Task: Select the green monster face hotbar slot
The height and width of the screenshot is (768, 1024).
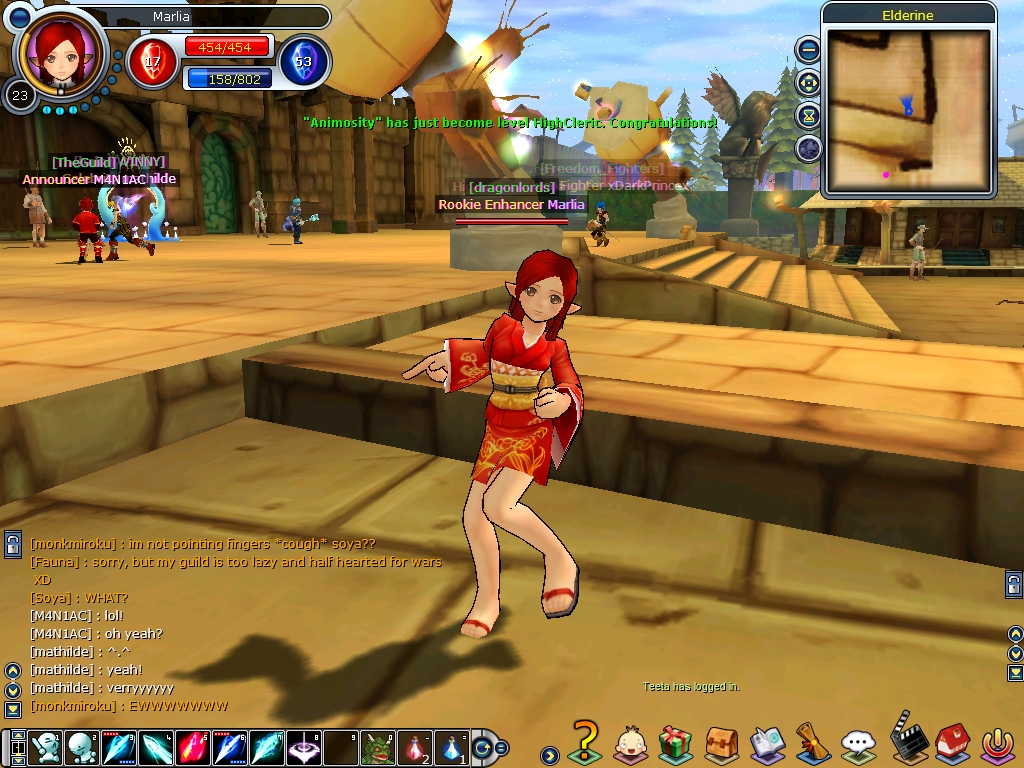Action: [x=378, y=748]
